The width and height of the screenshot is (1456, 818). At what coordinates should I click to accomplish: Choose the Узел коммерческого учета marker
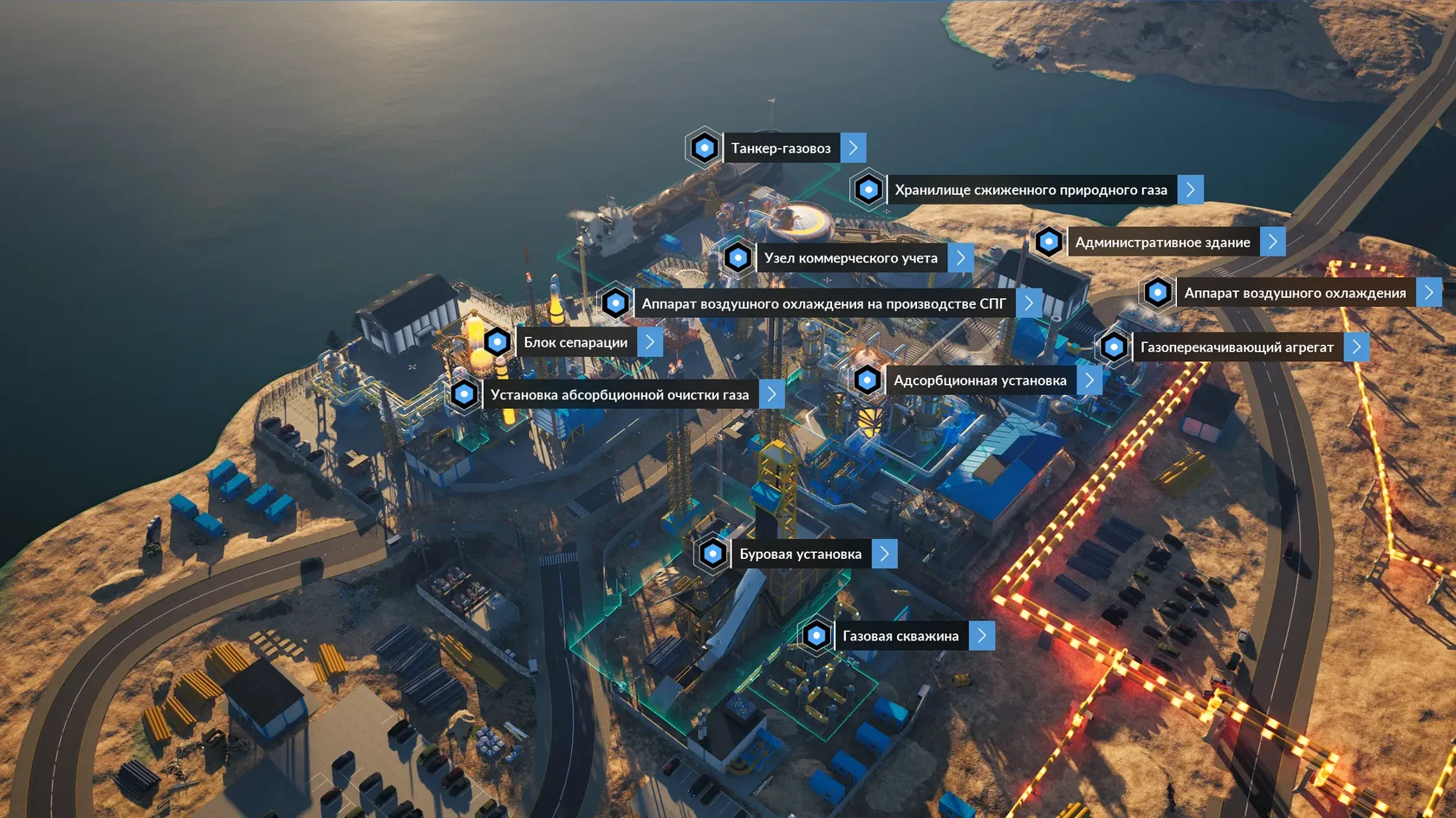[850, 258]
